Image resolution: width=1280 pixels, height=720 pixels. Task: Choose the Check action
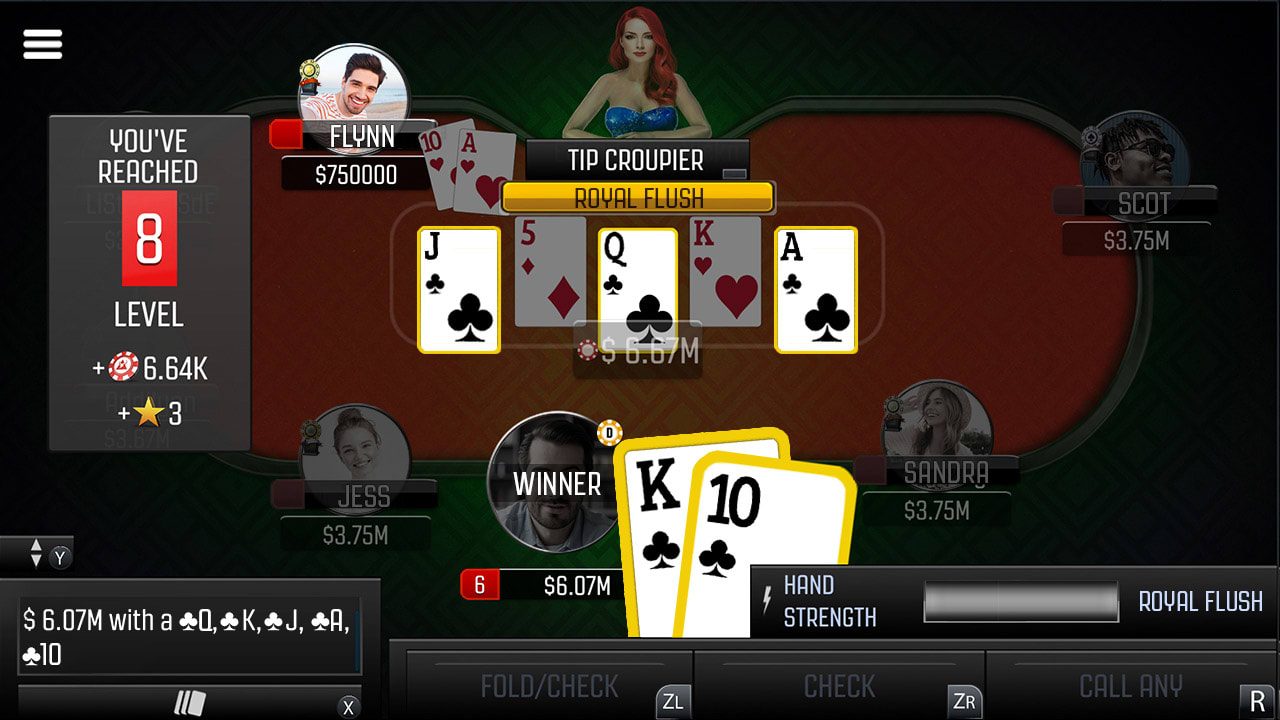click(x=838, y=687)
